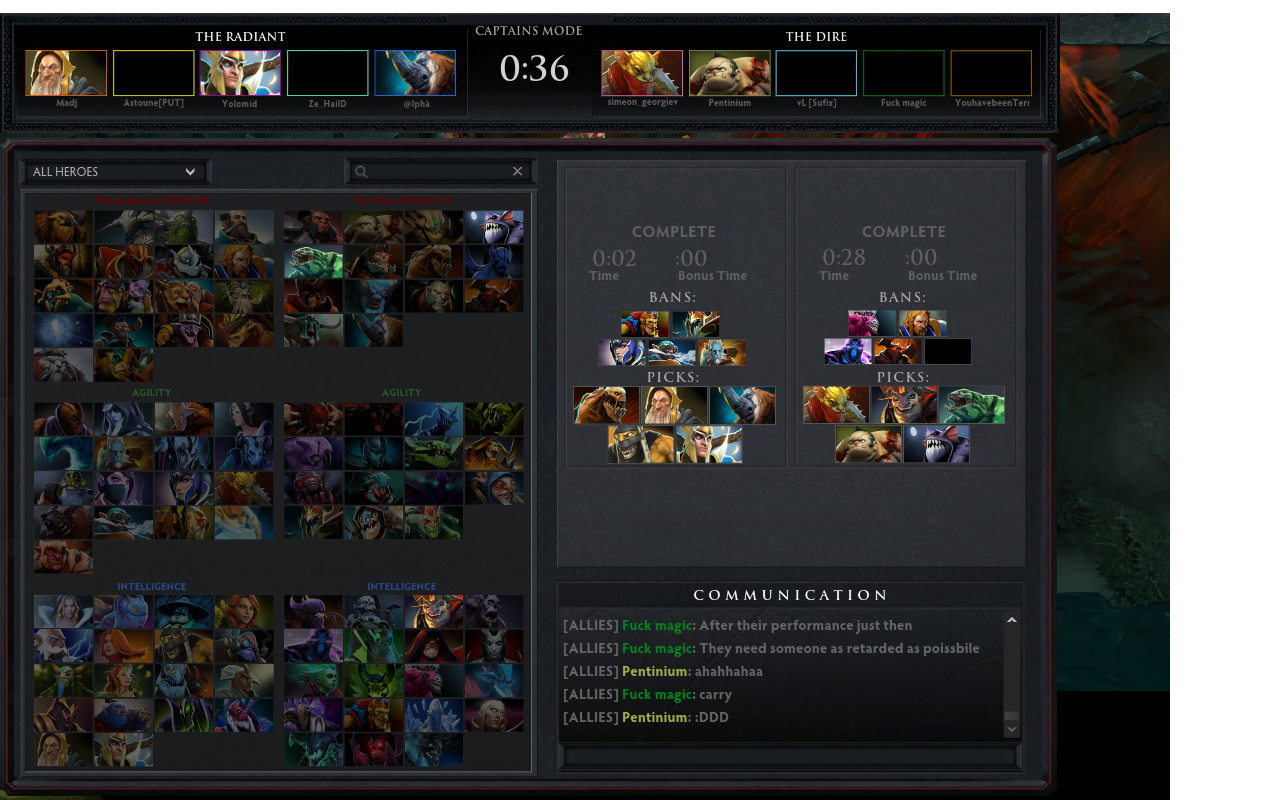
Task: Pick Queen of Pain in the hero grid
Action: tap(493, 646)
